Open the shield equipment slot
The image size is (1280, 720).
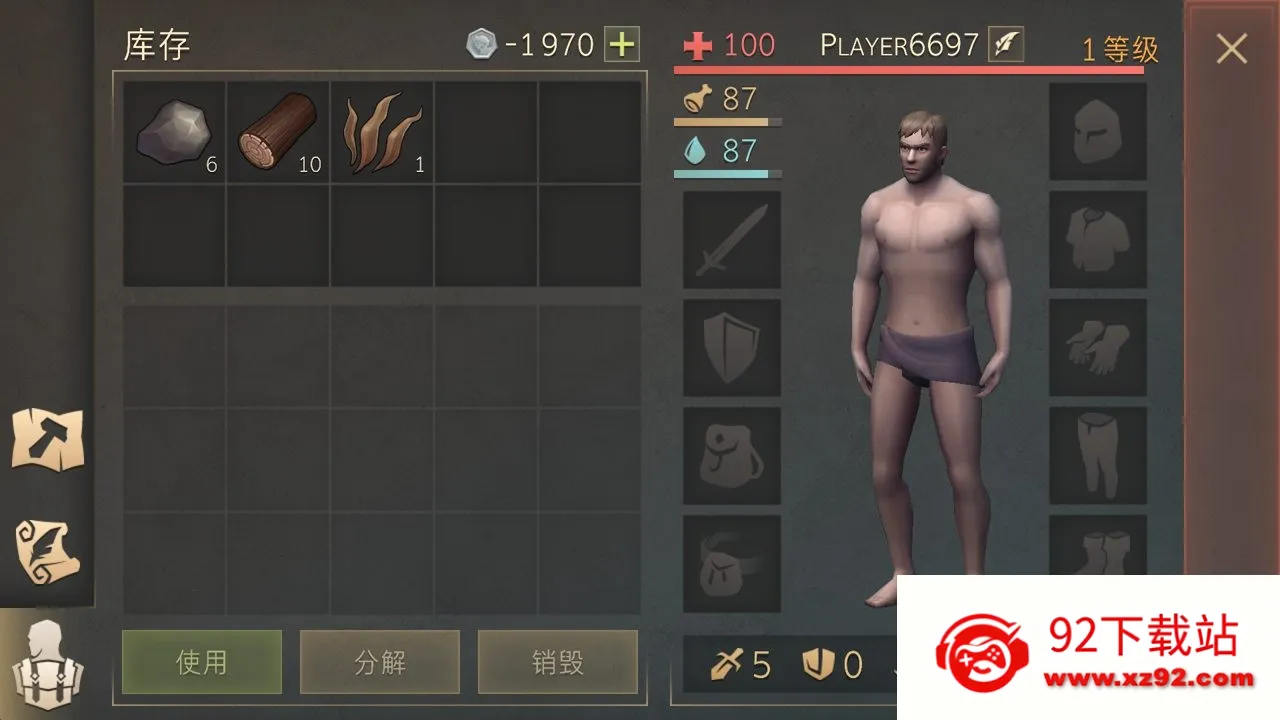[x=729, y=348]
